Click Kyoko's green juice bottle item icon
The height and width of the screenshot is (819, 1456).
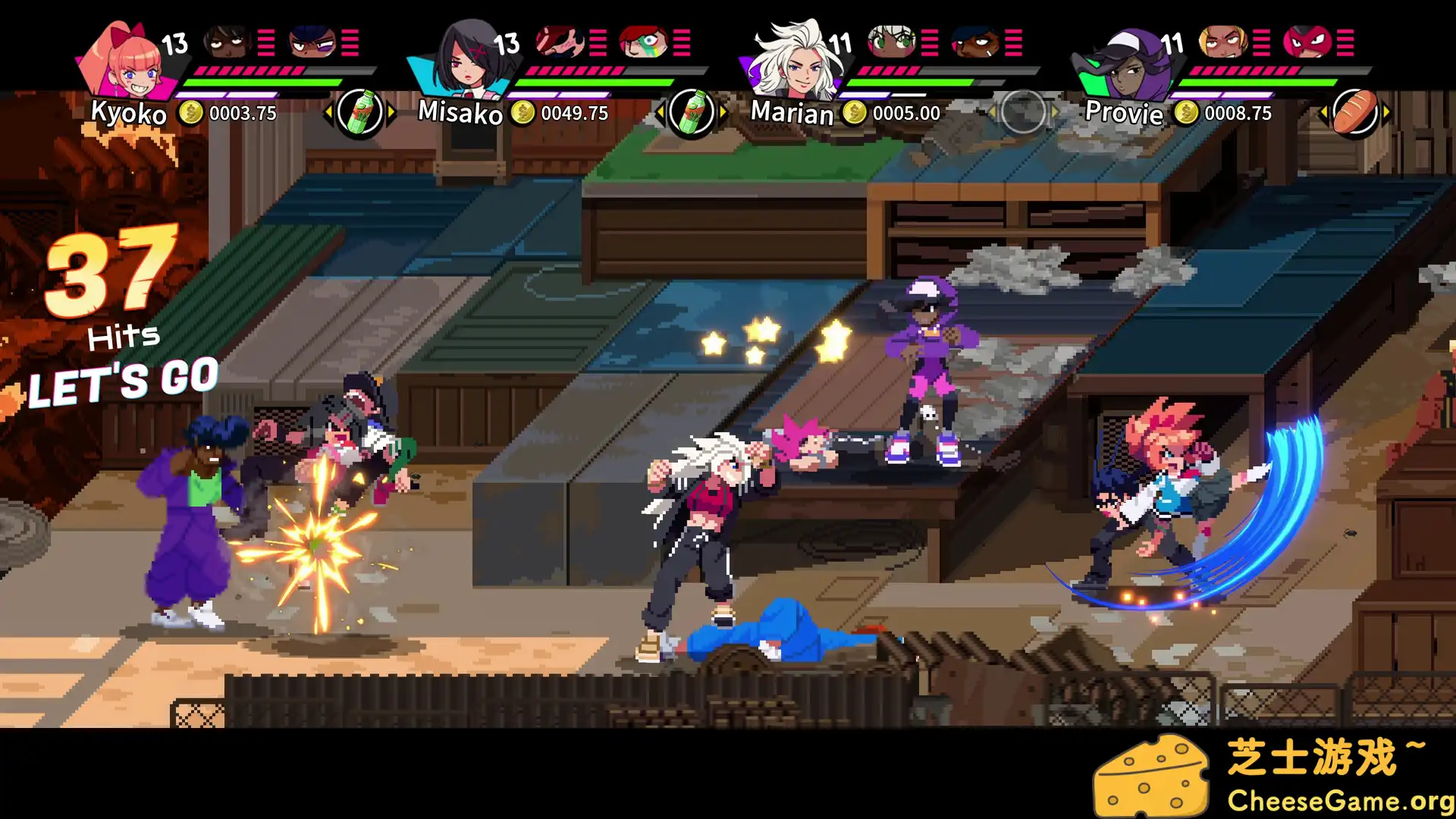[x=361, y=111]
